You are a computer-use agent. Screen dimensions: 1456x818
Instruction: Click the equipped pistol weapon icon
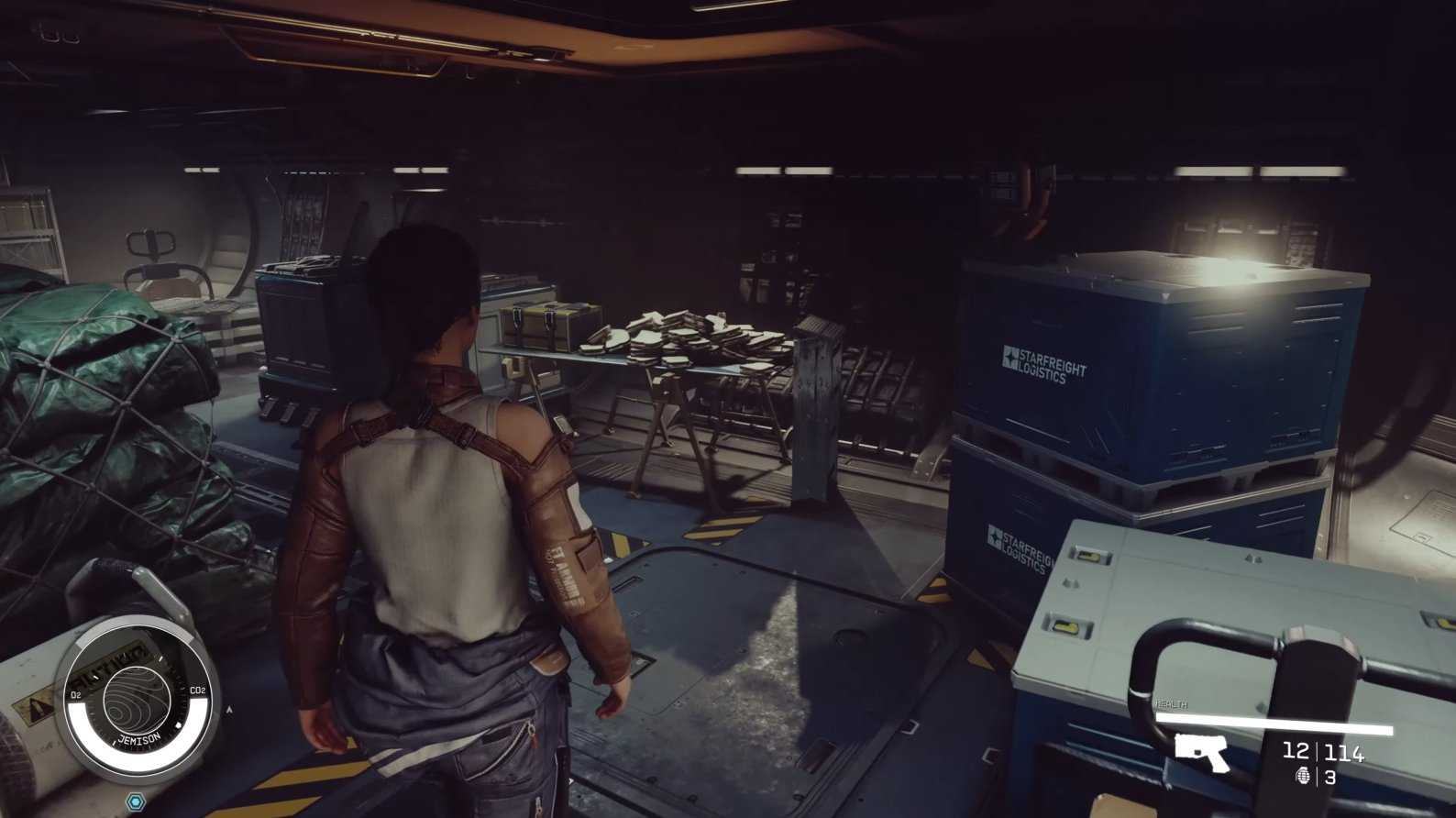[1201, 752]
